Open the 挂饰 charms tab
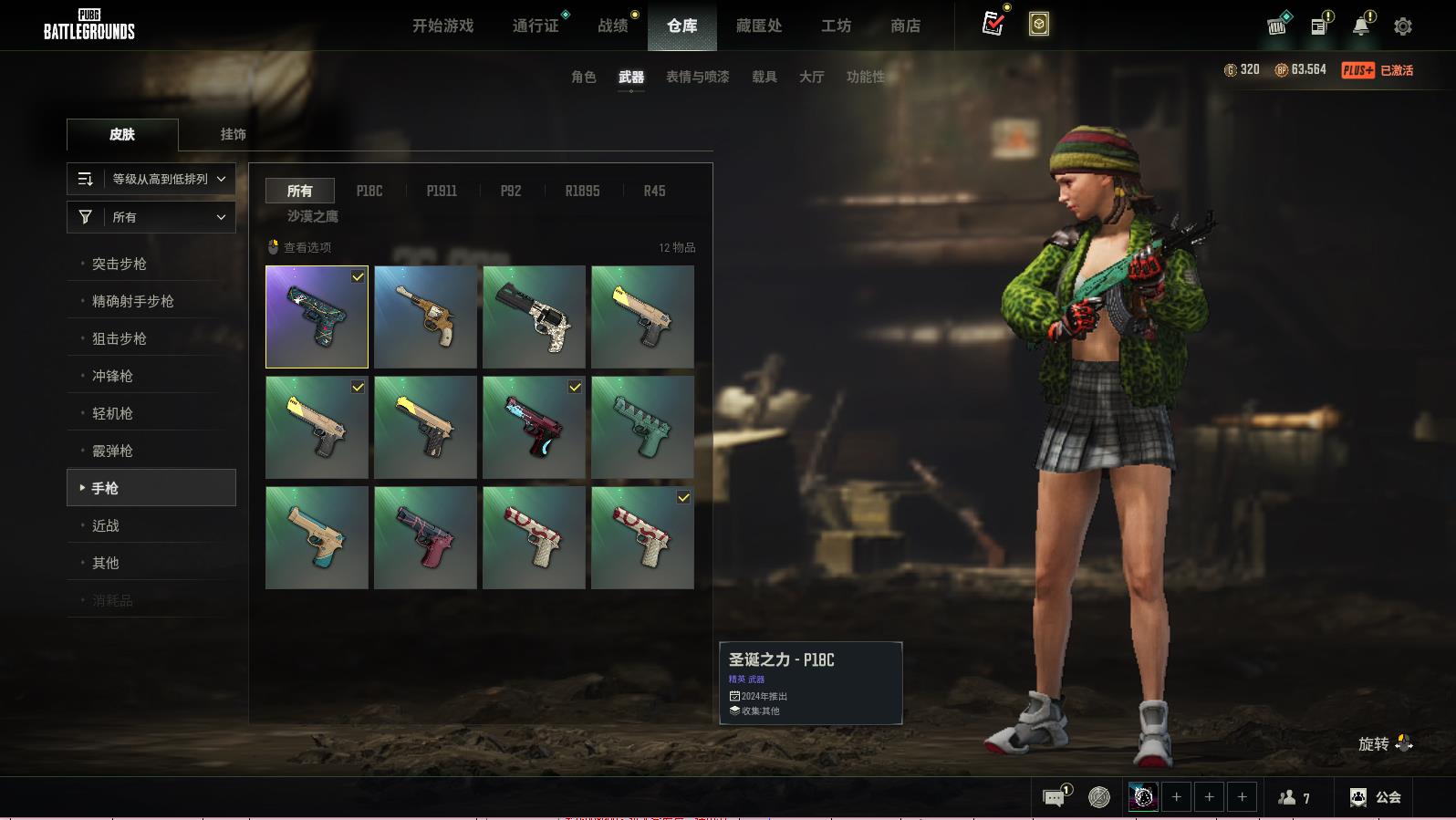1456x820 pixels. click(233, 134)
